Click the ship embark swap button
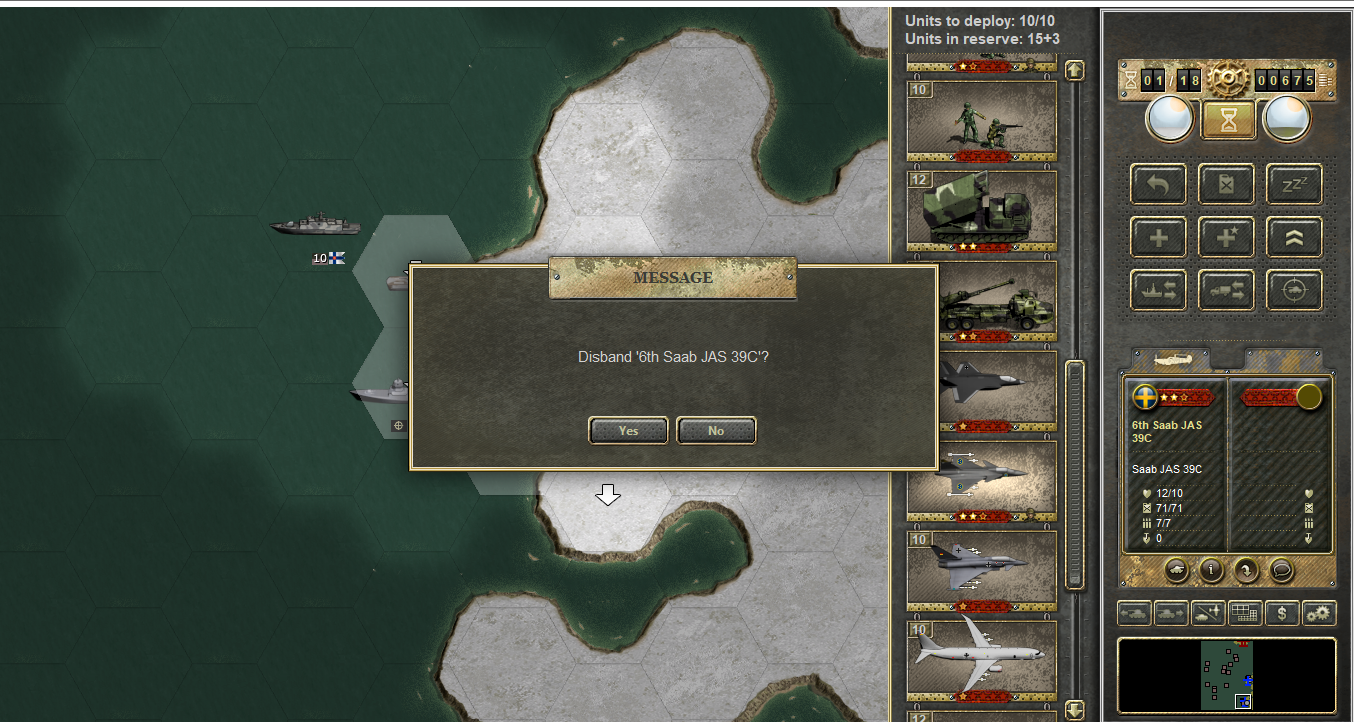 pyautogui.click(x=1159, y=290)
